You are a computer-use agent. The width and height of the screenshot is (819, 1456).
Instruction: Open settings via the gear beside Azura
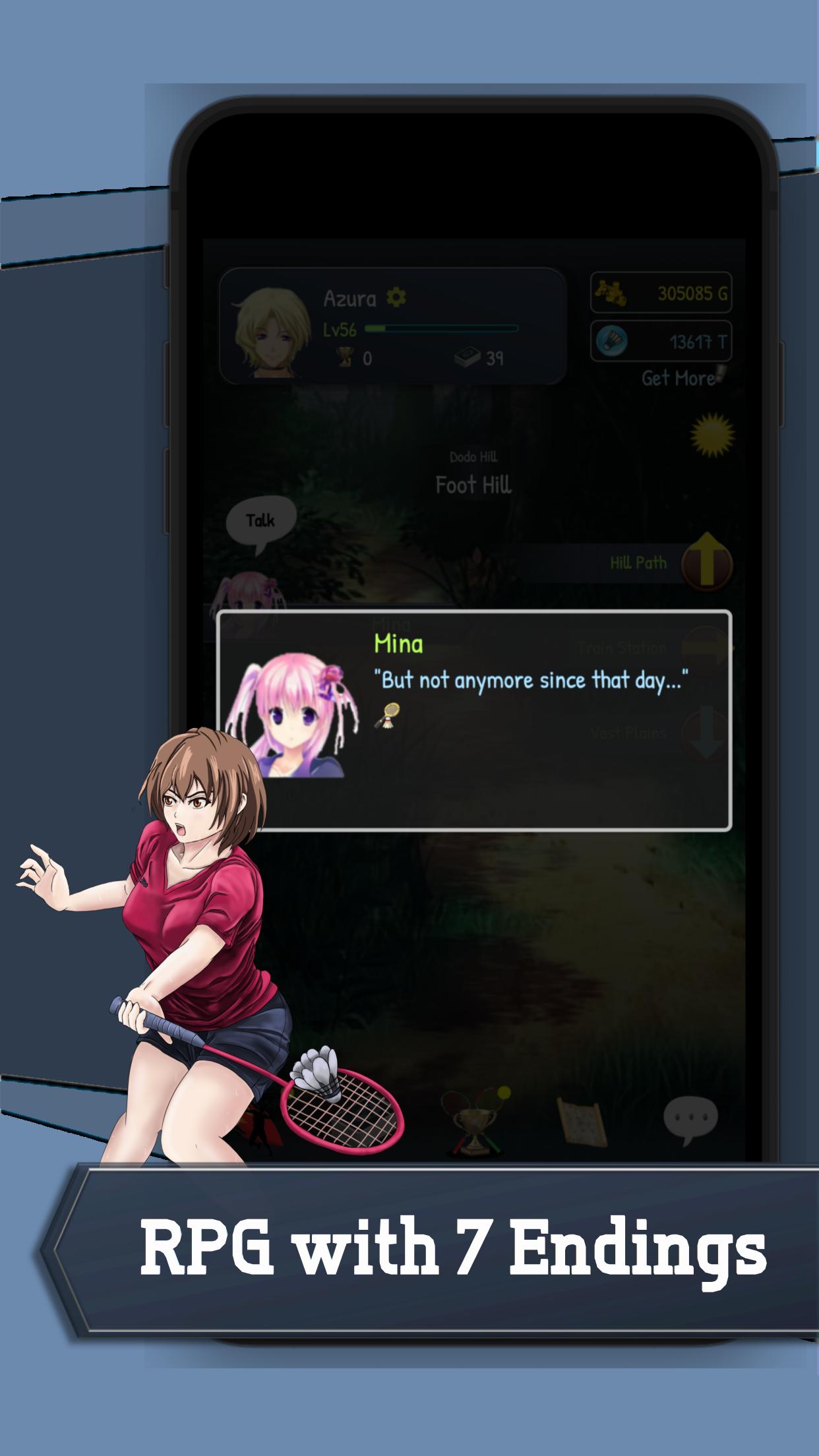click(396, 297)
